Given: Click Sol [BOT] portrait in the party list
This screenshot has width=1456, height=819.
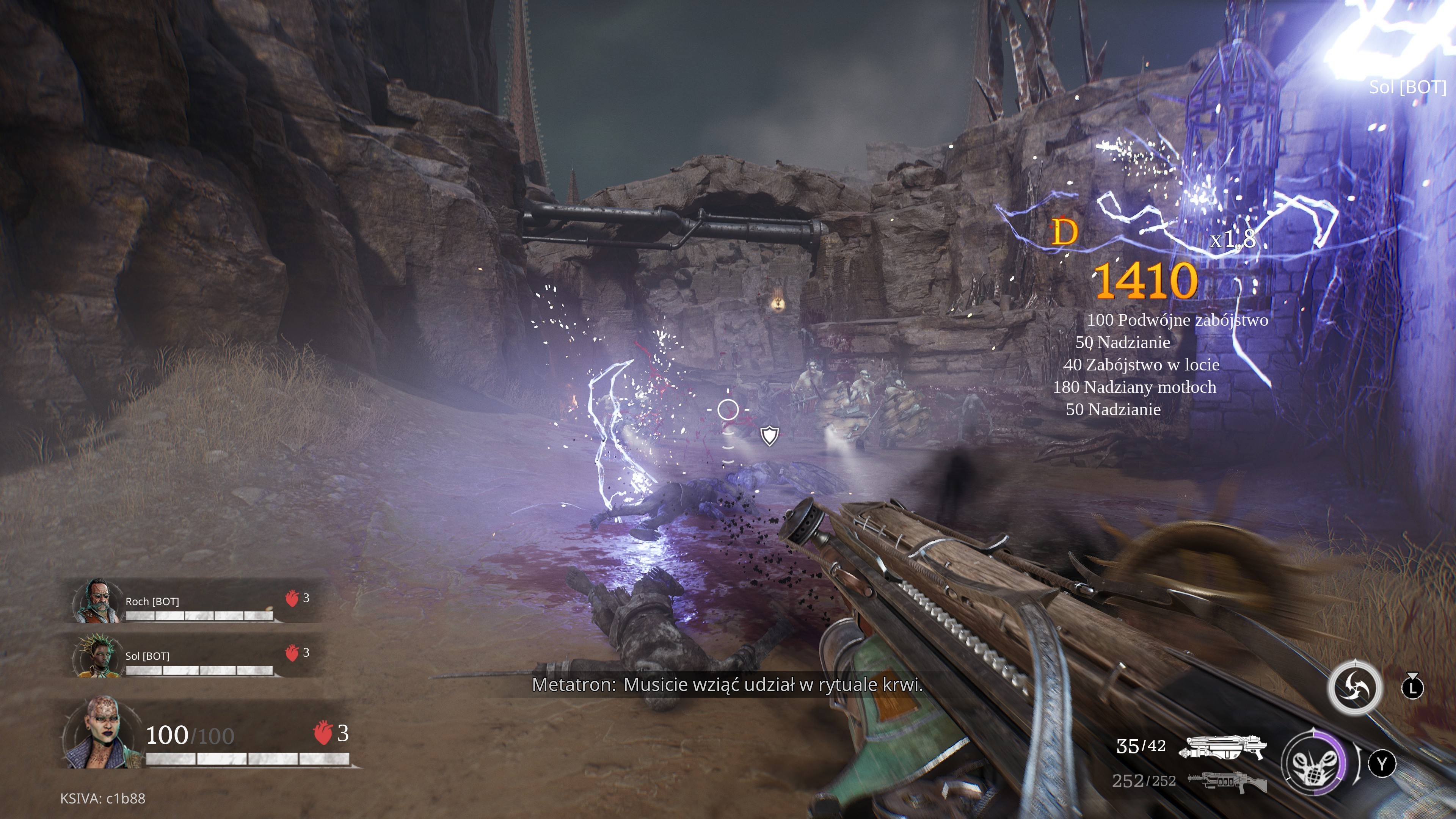Looking at the screenshot, I should coord(96,656).
